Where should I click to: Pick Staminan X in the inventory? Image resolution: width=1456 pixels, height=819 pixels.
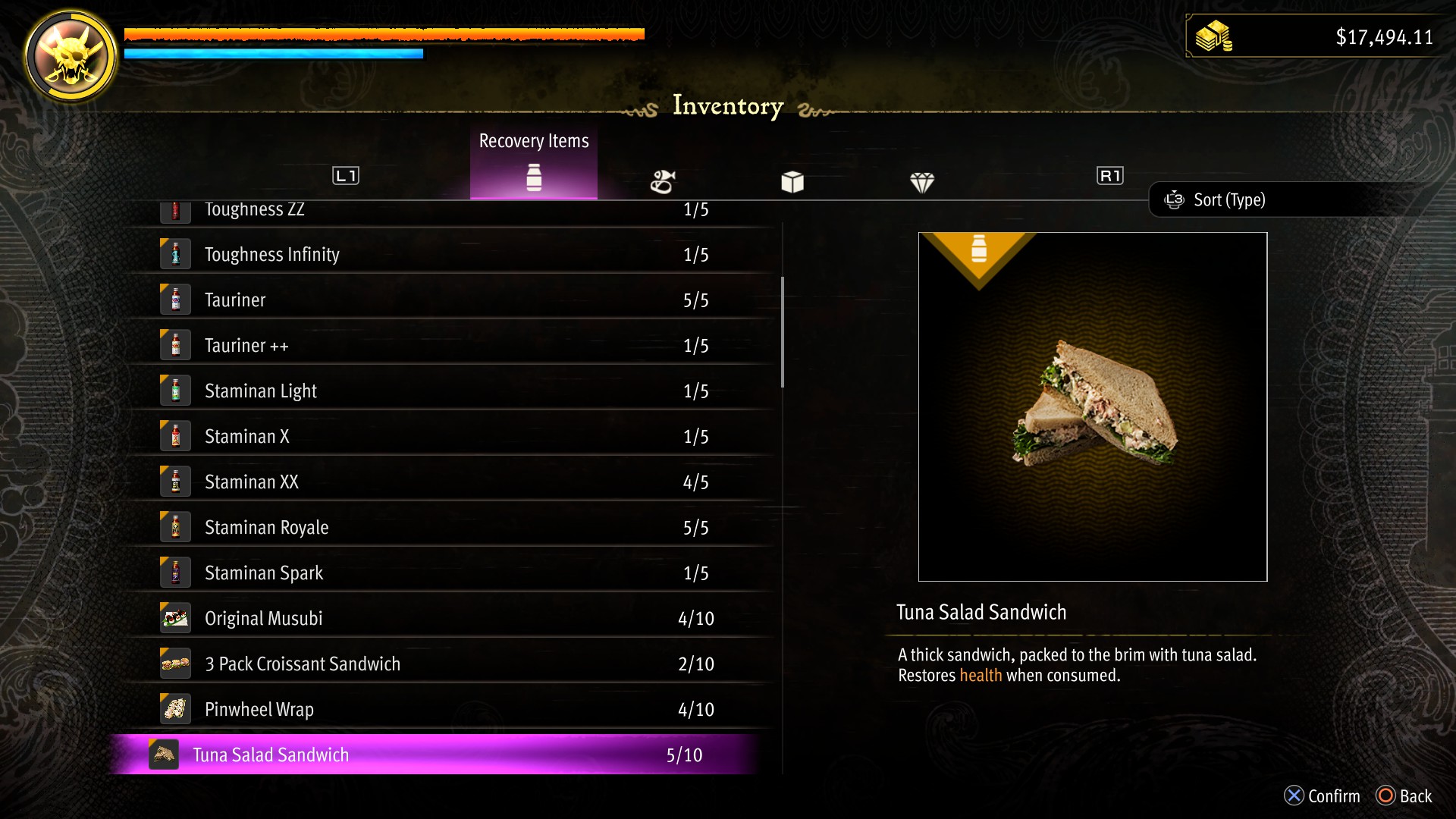pos(447,437)
